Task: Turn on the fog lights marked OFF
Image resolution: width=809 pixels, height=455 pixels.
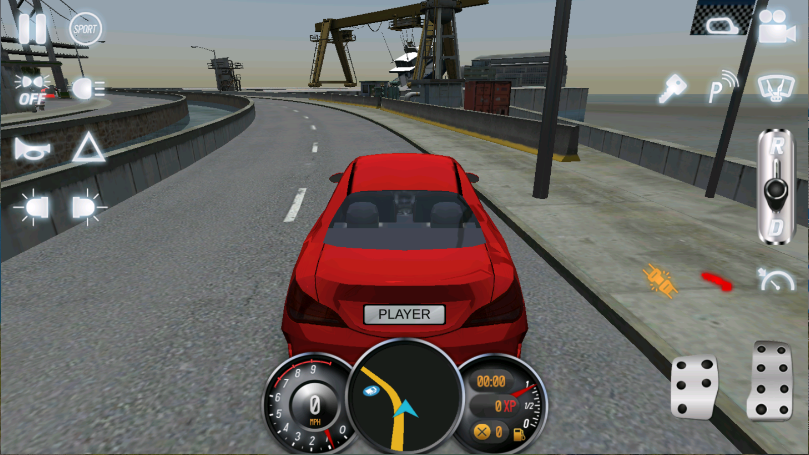Action: click(33, 89)
